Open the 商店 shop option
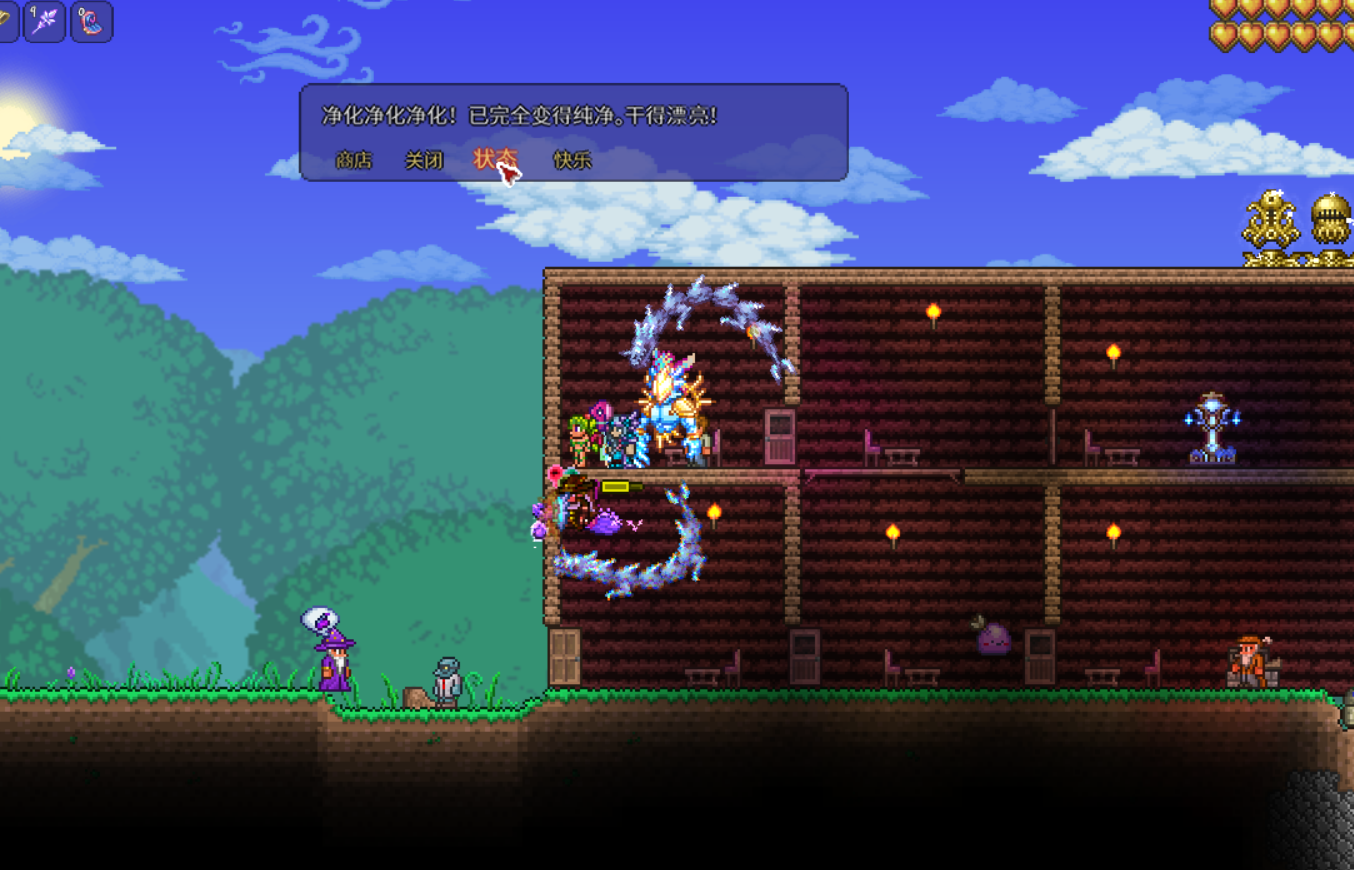The width and height of the screenshot is (1354, 870). 353,160
